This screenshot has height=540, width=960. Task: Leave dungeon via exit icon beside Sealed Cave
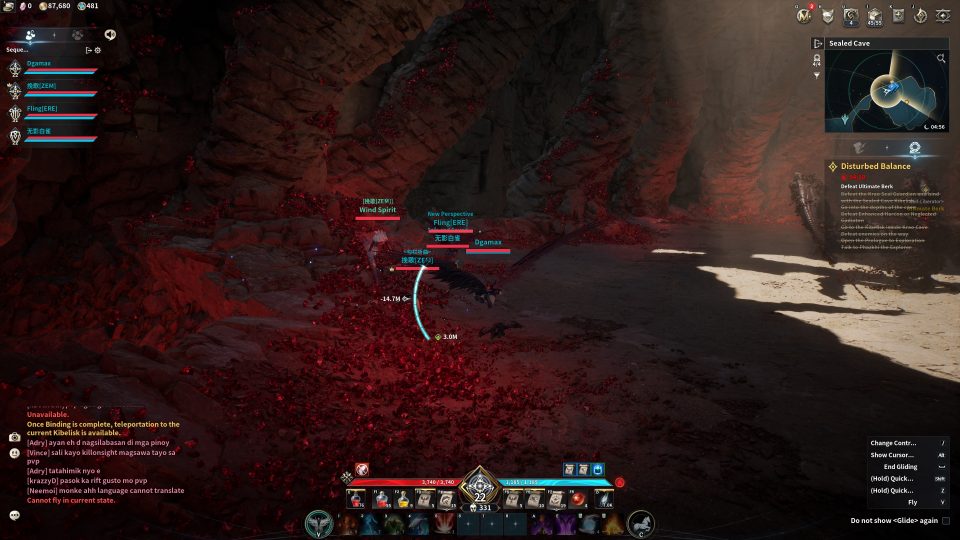pyautogui.click(x=817, y=44)
